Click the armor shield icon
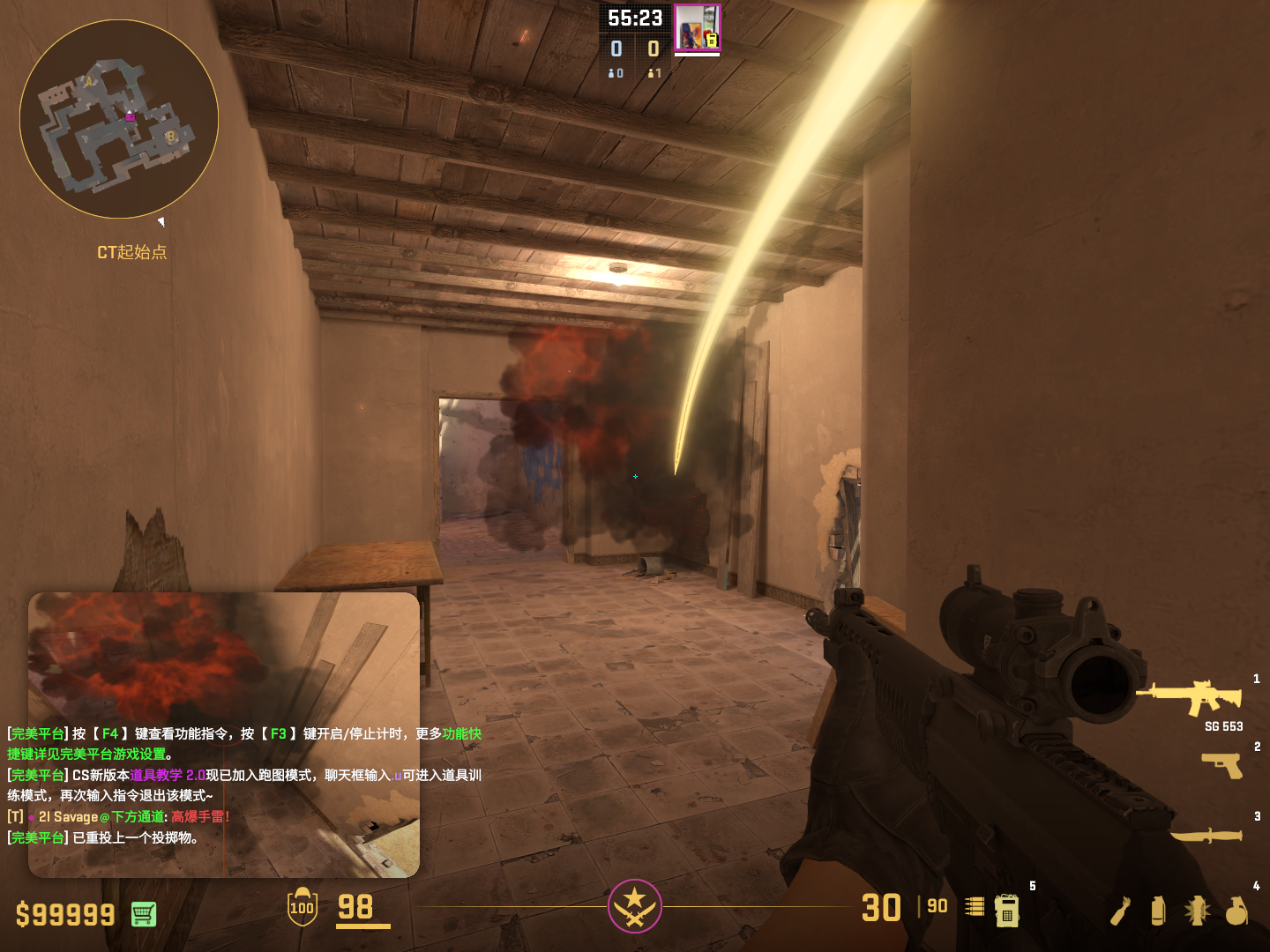Viewport: 1270px width, 952px height. tap(303, 907)
